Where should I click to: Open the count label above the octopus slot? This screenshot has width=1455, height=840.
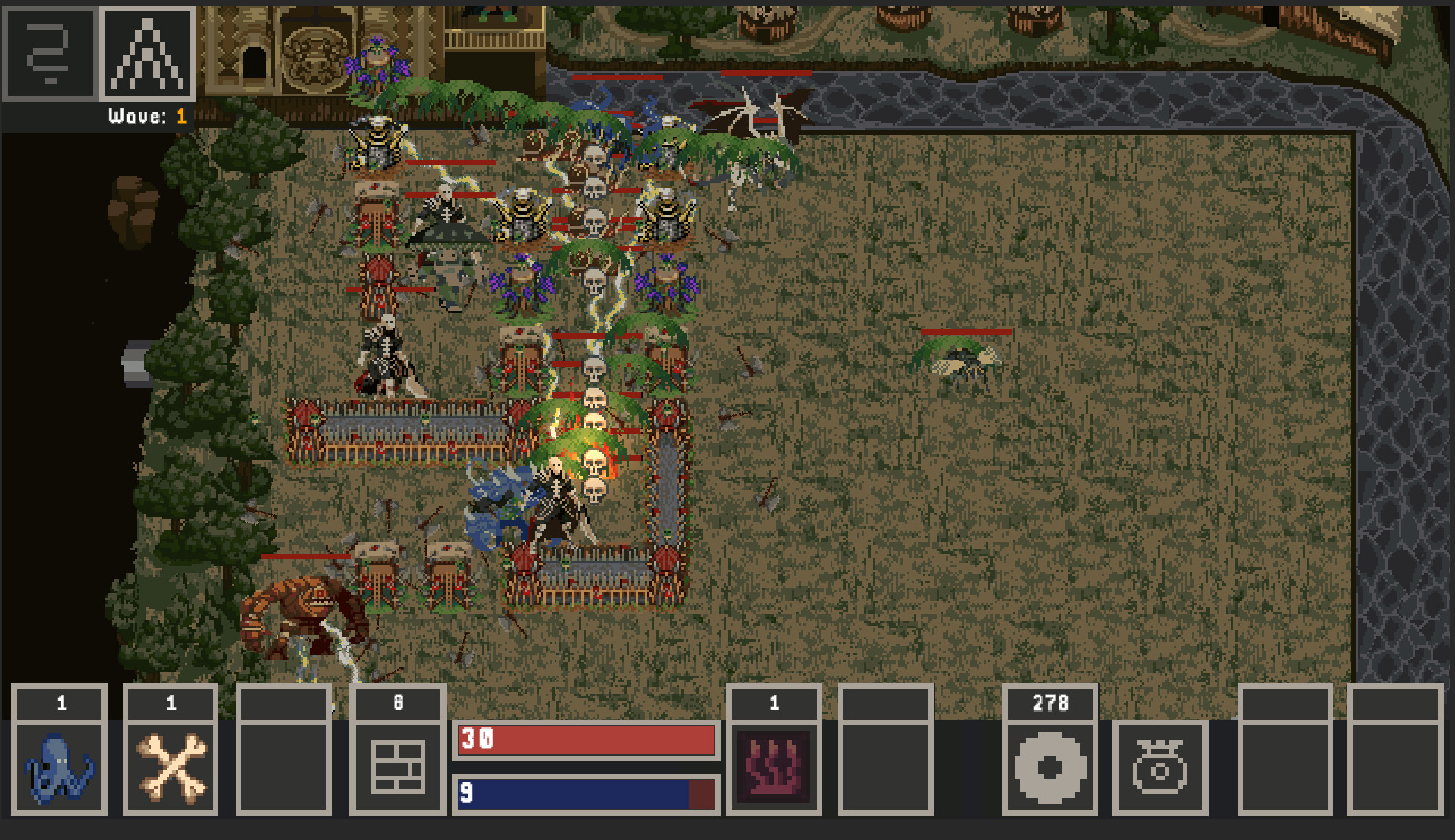[59, 703]
